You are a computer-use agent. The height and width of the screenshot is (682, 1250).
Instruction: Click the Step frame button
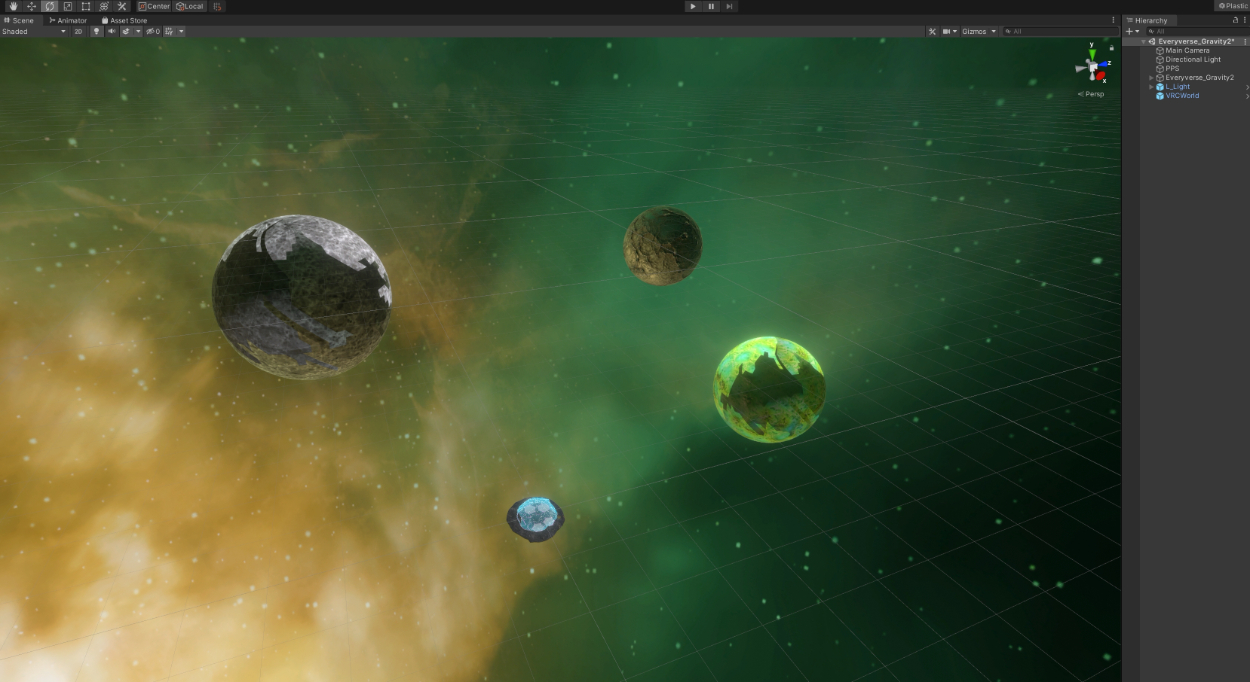click(x=730, y=6)
